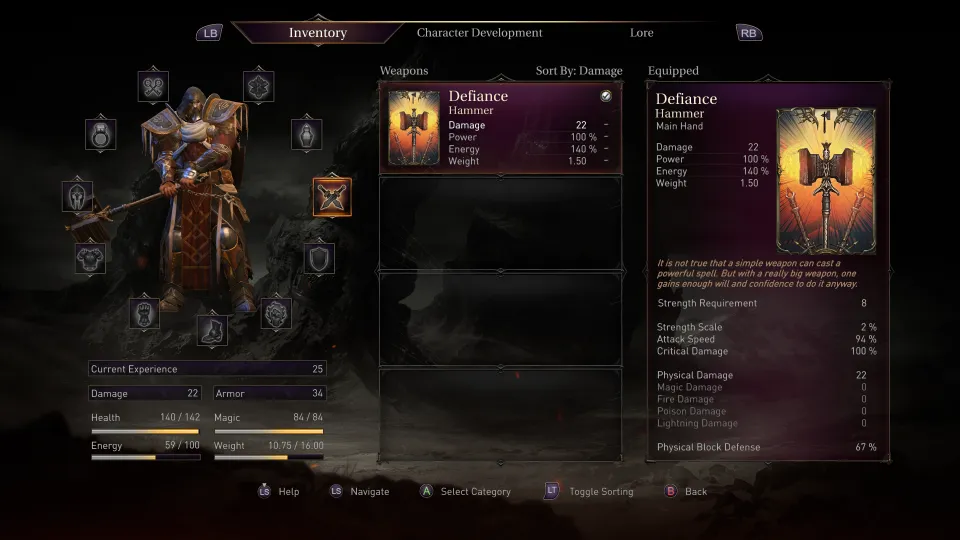Select the Inventory tab

coord(317,33)
